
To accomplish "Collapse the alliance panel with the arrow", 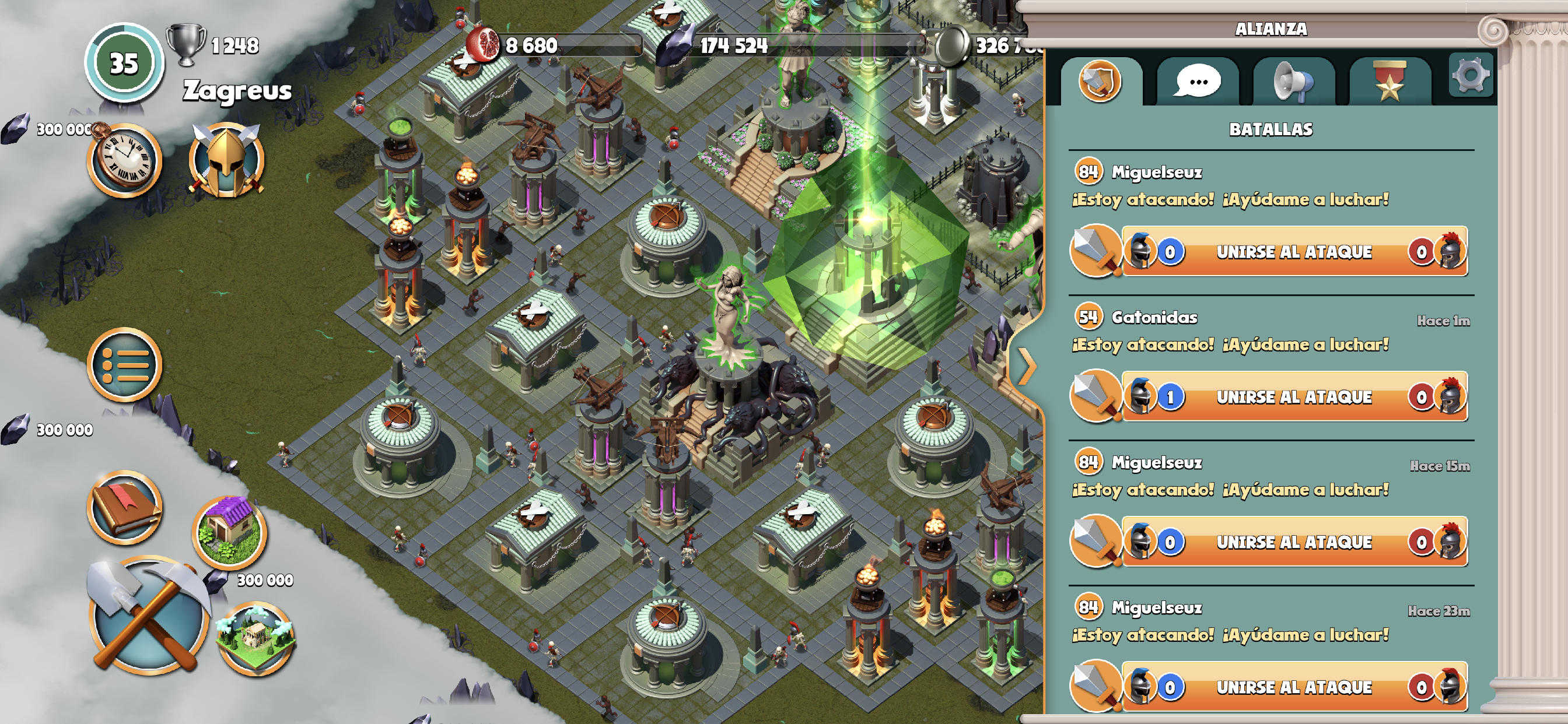I will (1027, 366).
